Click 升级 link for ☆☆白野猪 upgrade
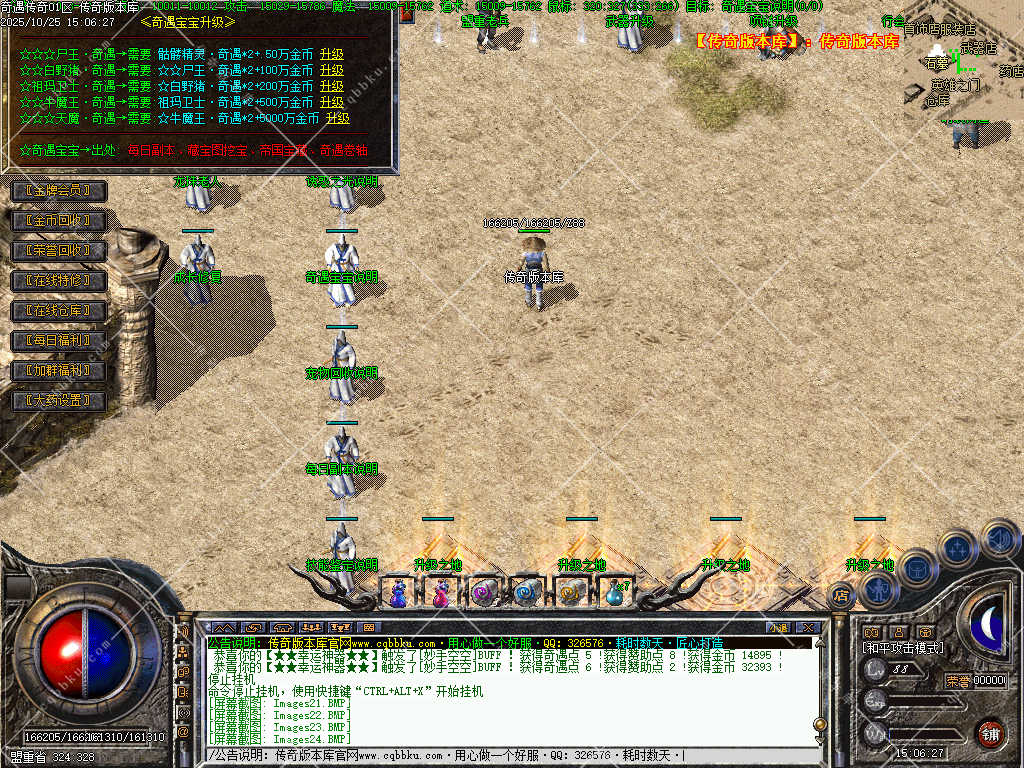Image resolution: width=1024 pixels, height=768 pixels. (332, 71)
